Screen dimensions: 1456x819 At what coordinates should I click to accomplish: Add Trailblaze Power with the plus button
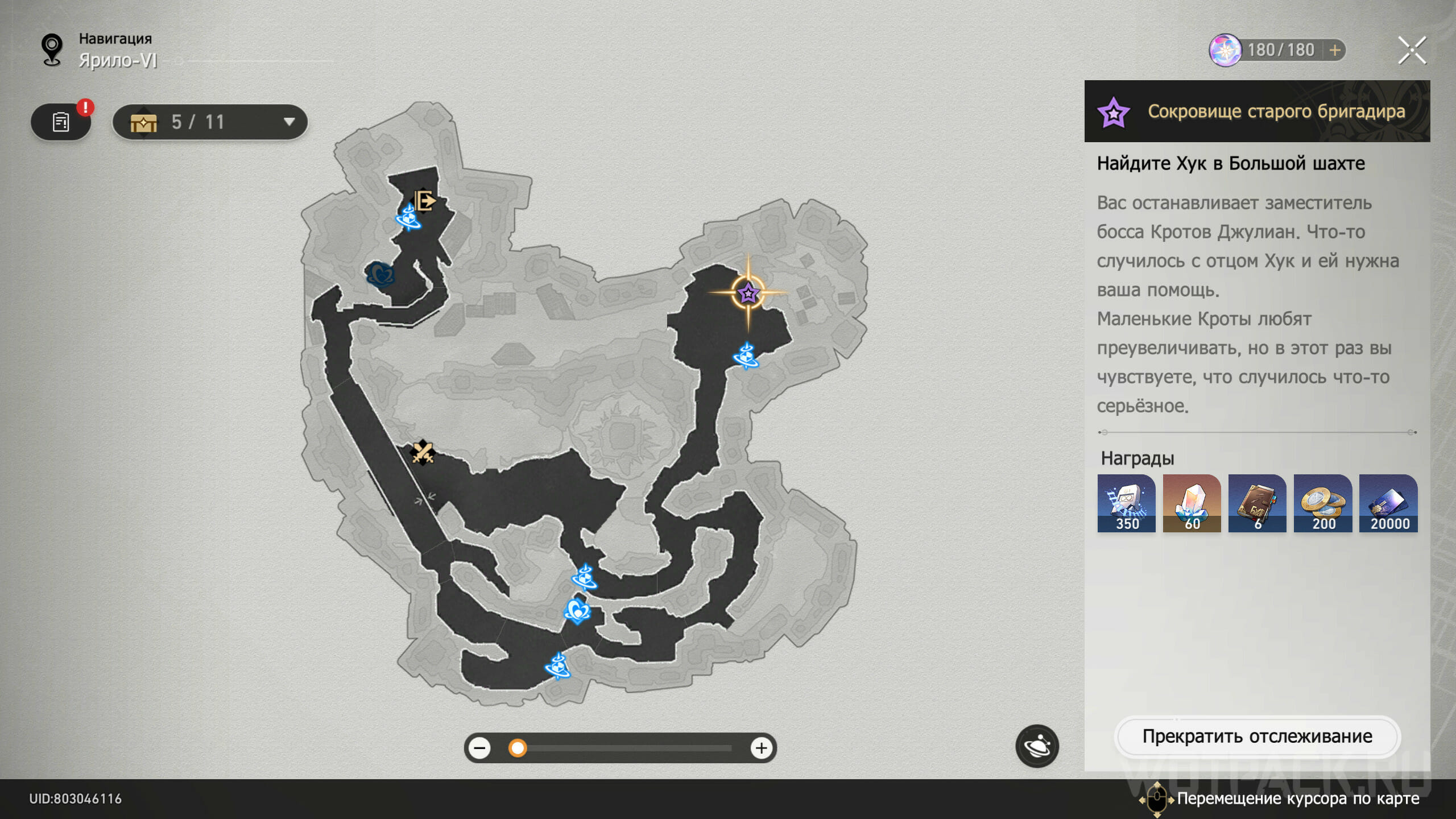tap(1335, 50)
